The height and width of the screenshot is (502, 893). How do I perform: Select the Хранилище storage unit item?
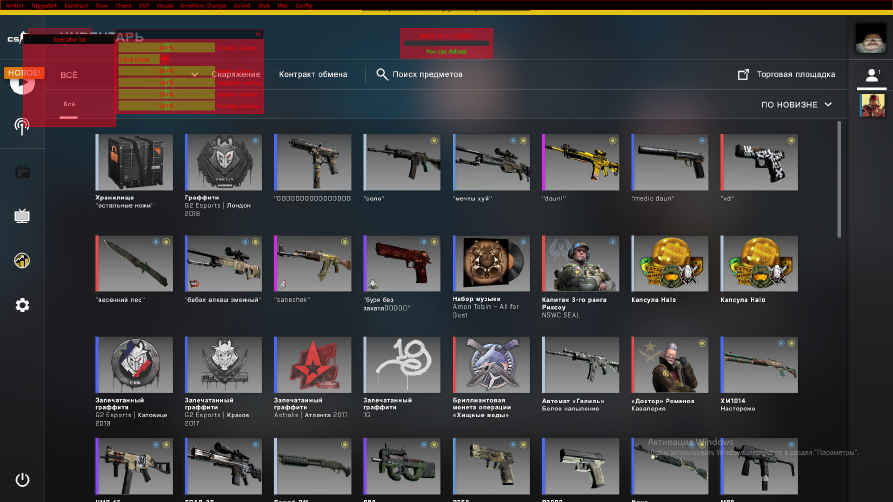tap(139, 162)
